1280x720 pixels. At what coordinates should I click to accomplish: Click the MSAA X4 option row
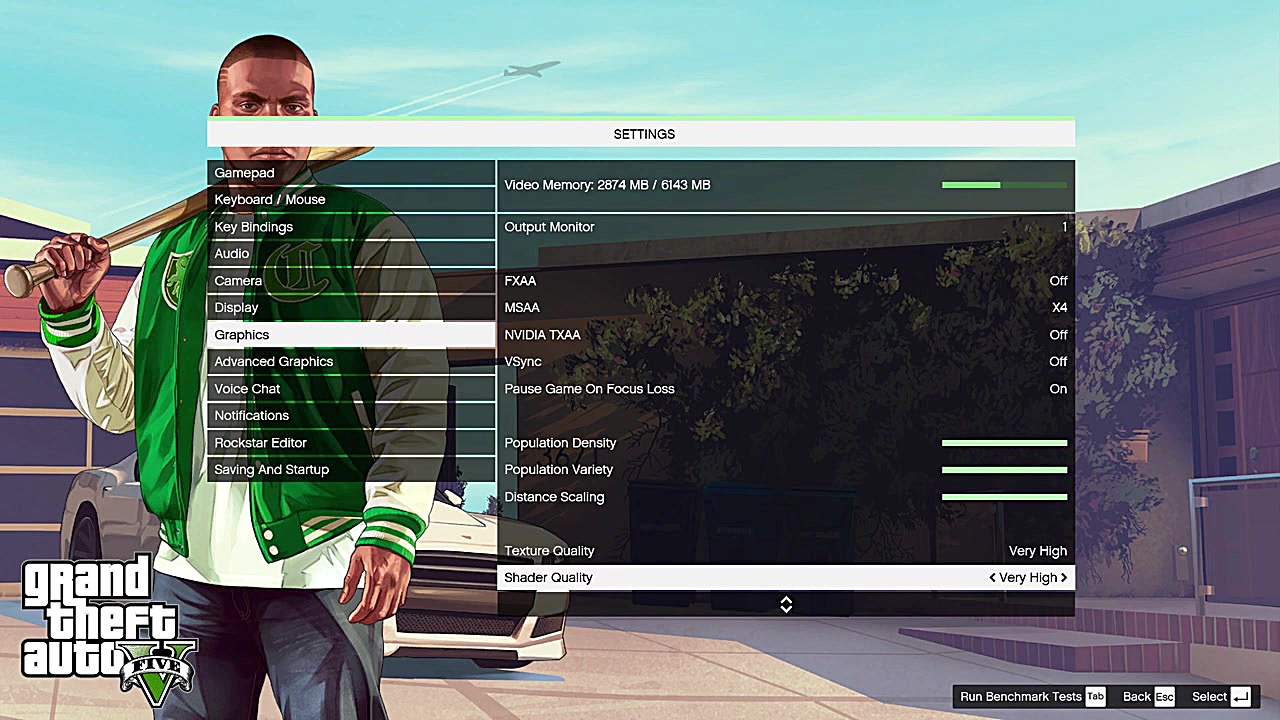click(785, 308)
